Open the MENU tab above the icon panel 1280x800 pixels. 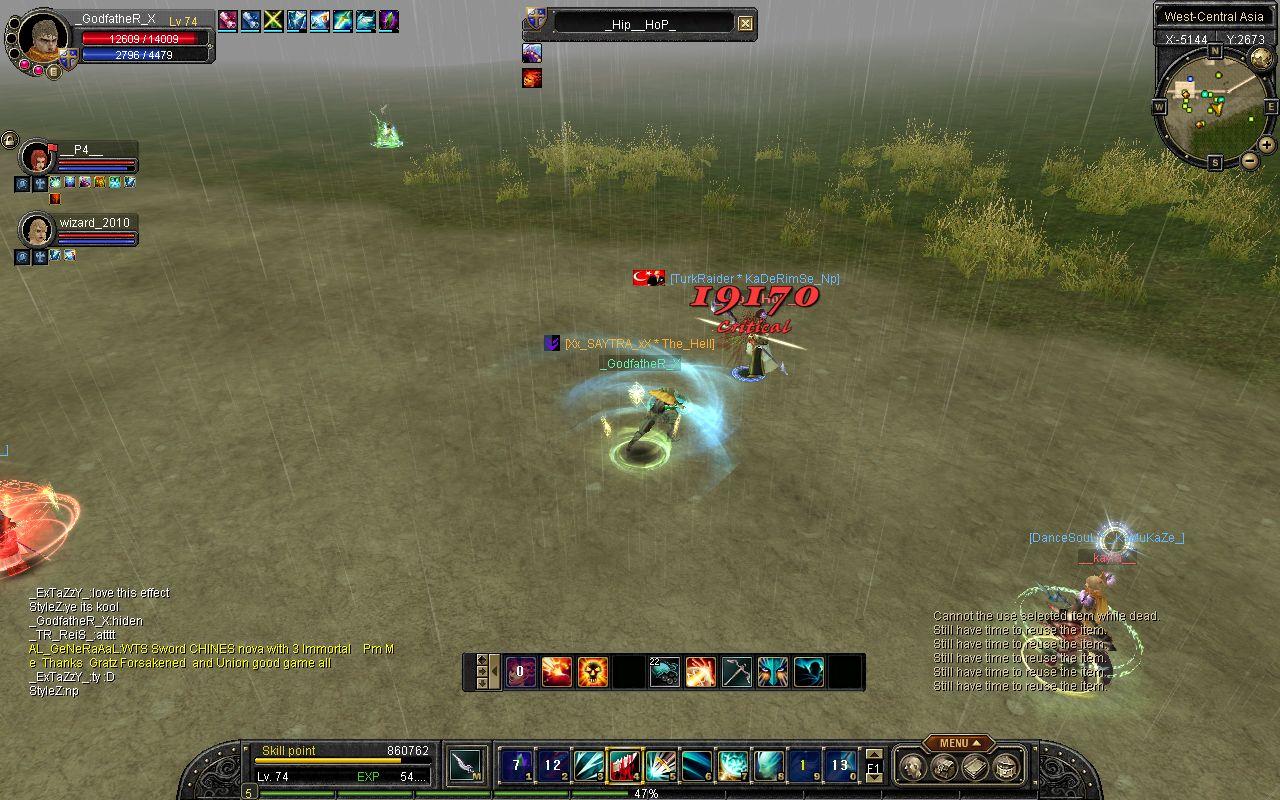coord(958,743)
